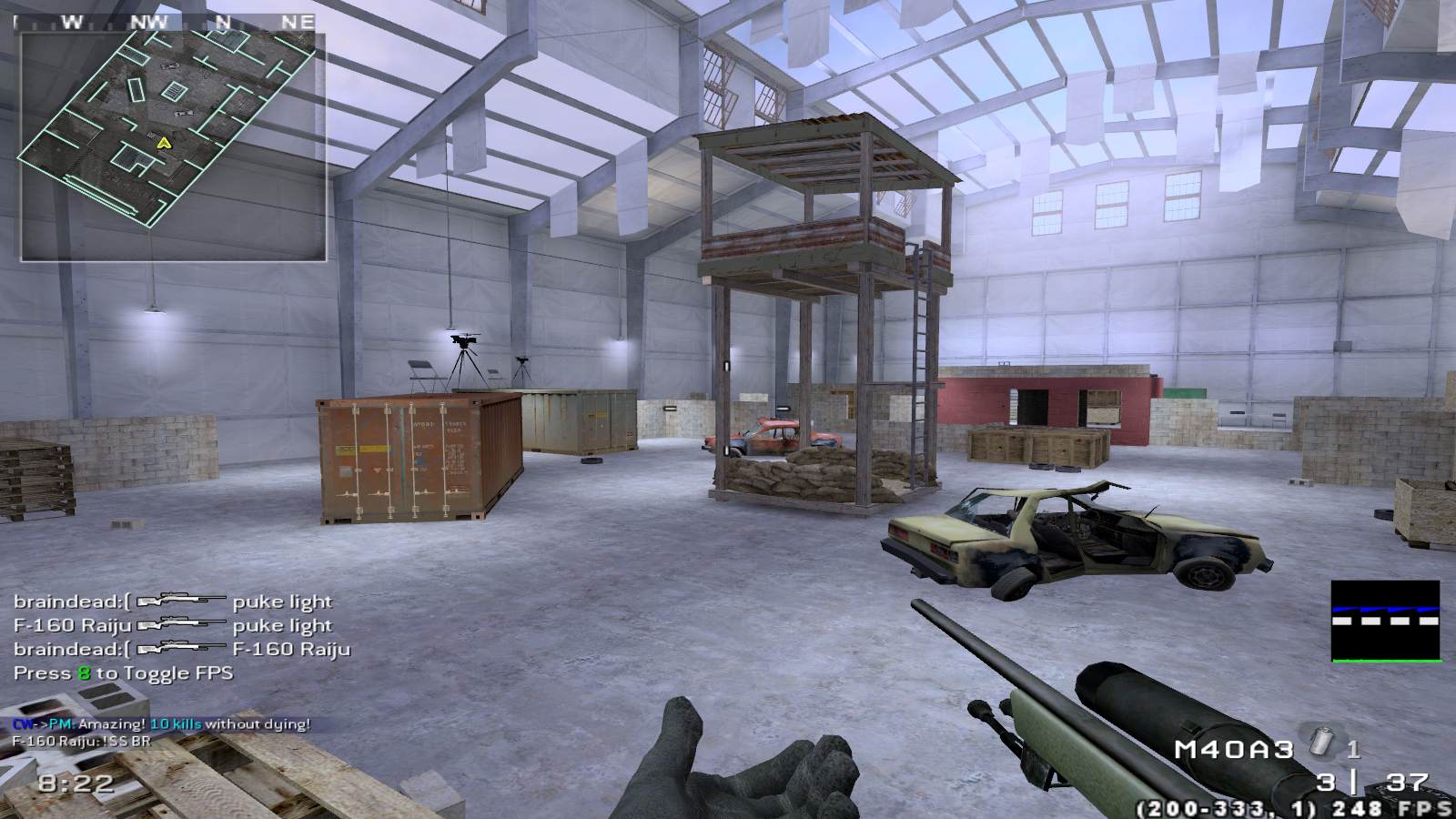Viewport: 1456px width, 819px height.
Task: Click the compass heading strip above the minimap
Action: [168, 22]
